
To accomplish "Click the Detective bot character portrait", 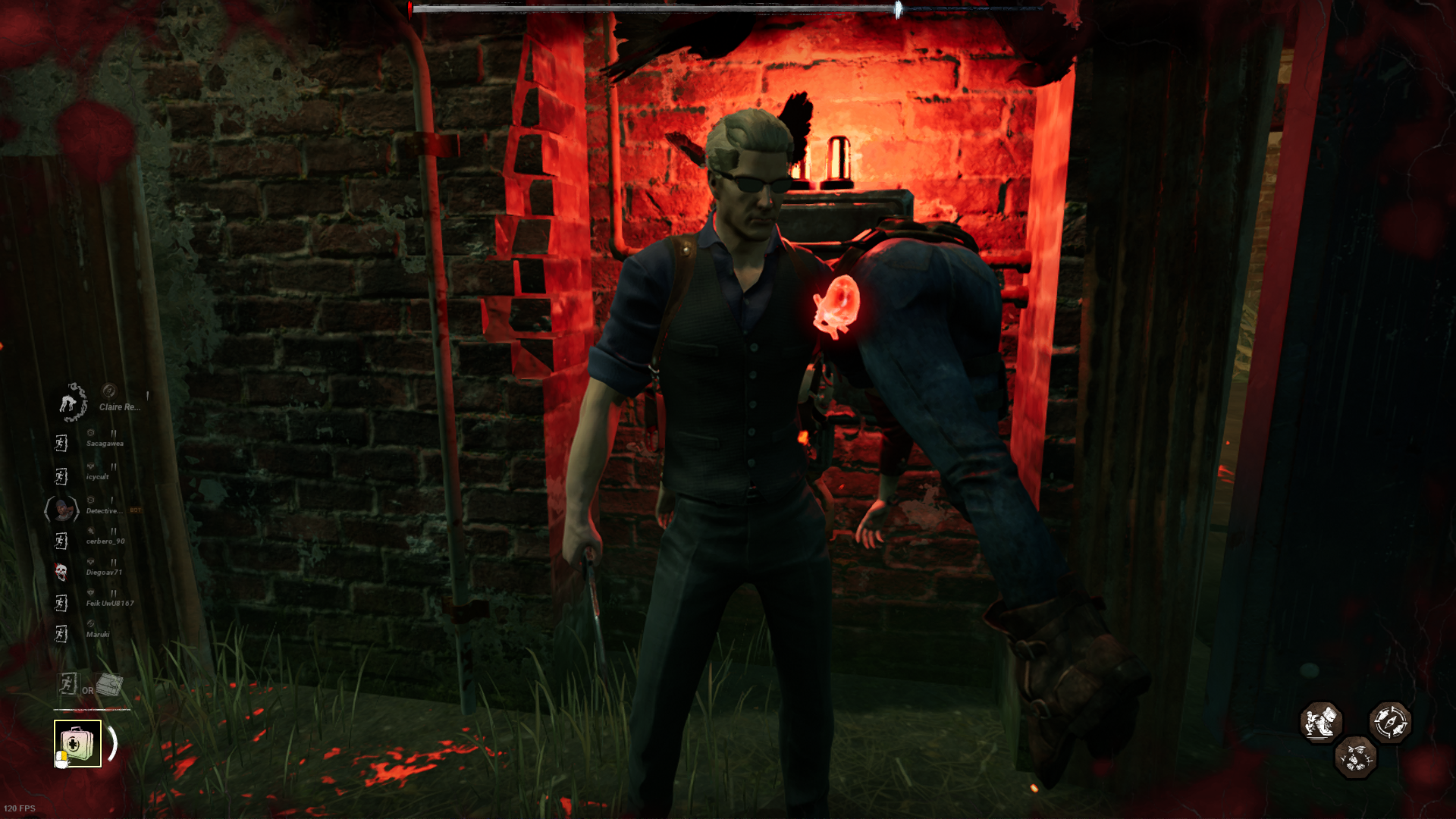I will pyautogui.click(x=61, y=509).
